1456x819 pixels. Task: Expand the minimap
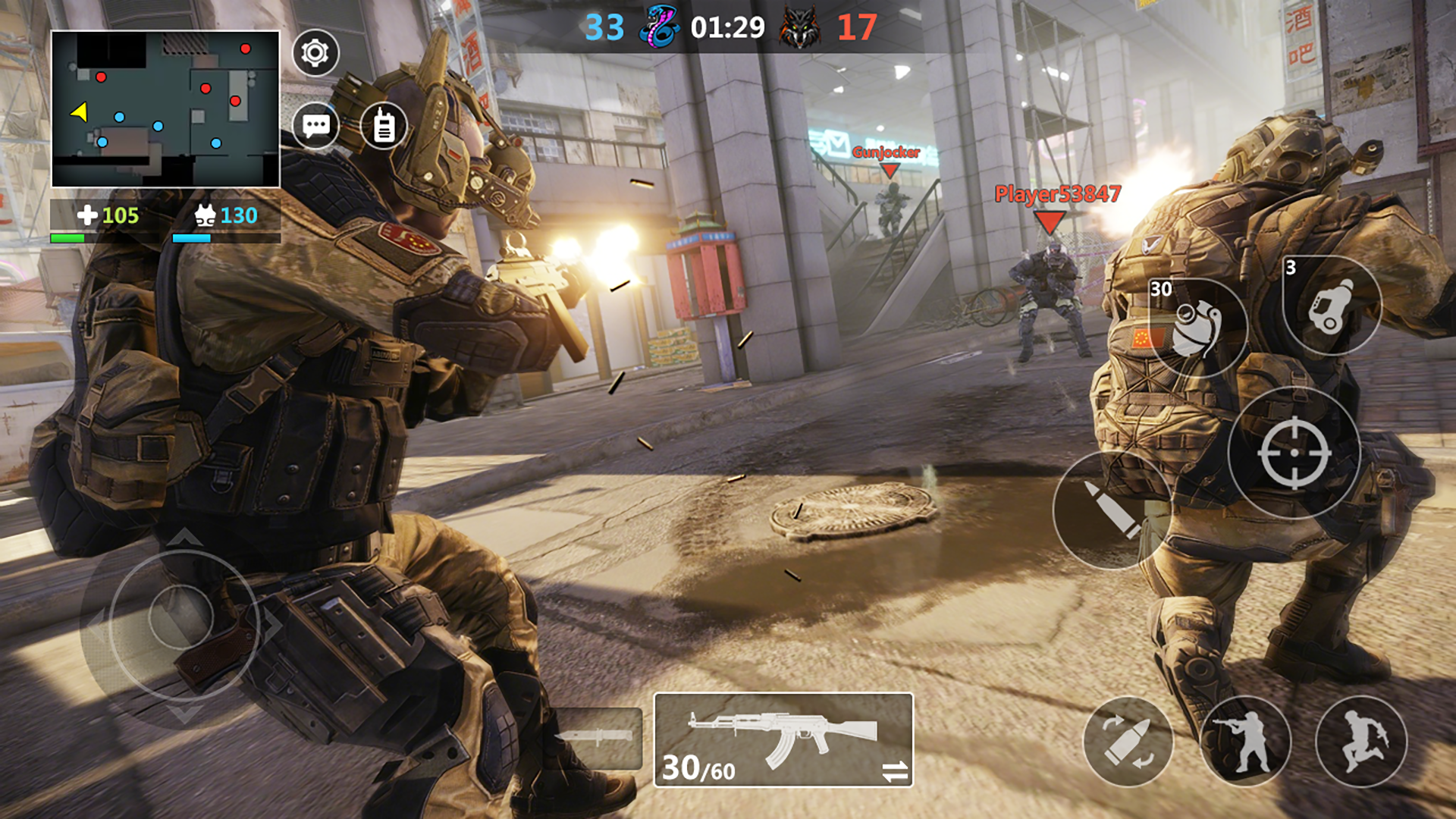(x=165, y=109)
